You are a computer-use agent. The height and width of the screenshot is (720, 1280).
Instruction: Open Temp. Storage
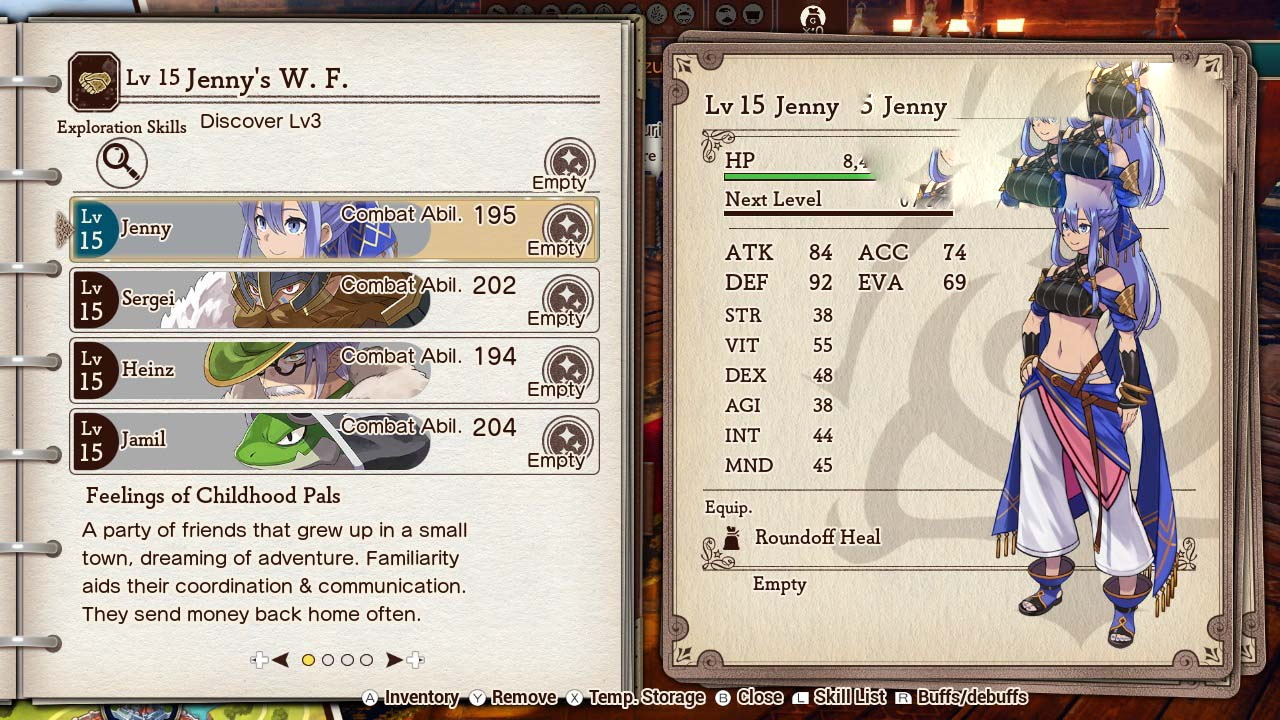(x=635, y=698)
